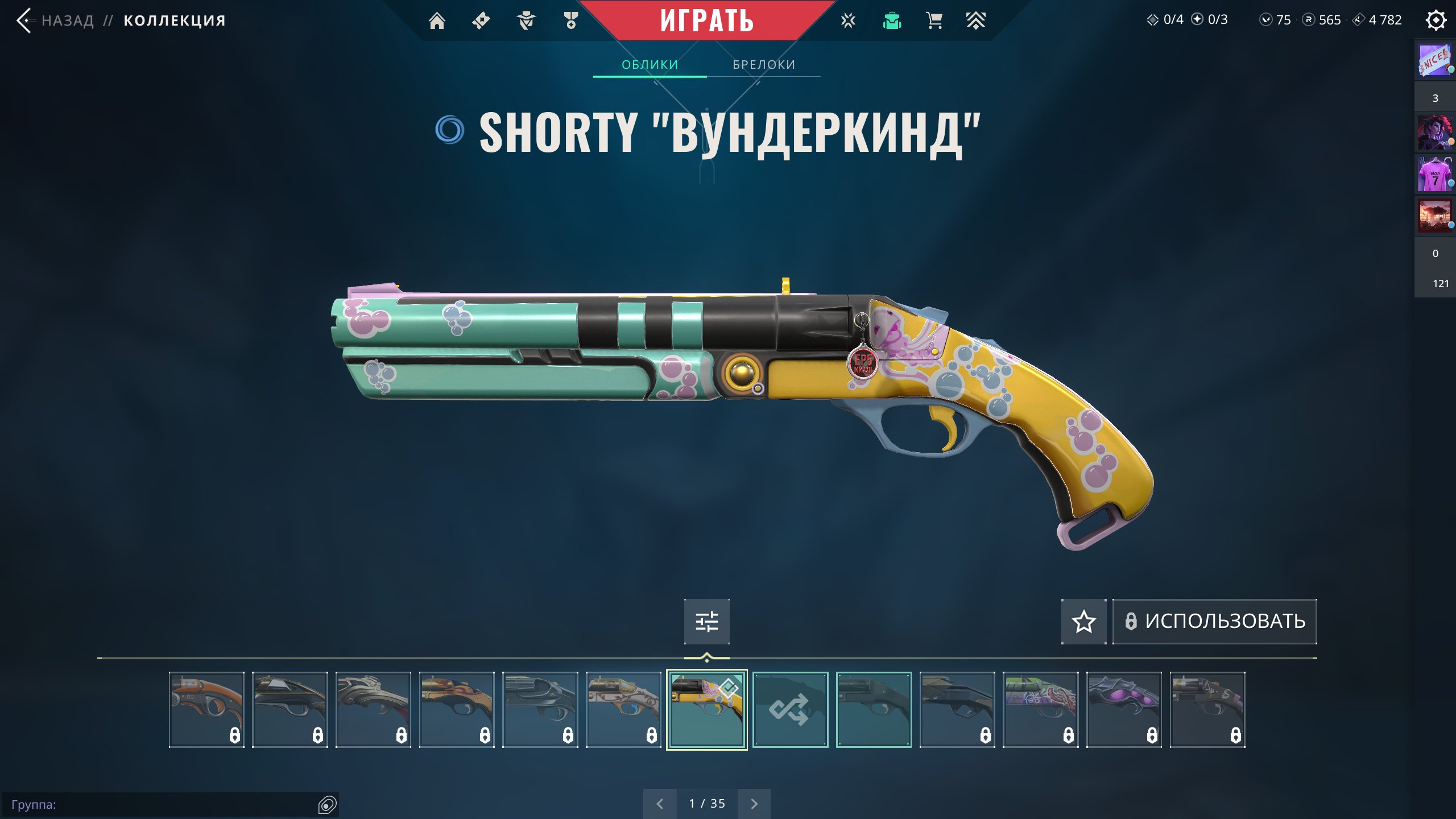Open the home screen icon
Screen dimensions: 1456x819
(437, 21)
